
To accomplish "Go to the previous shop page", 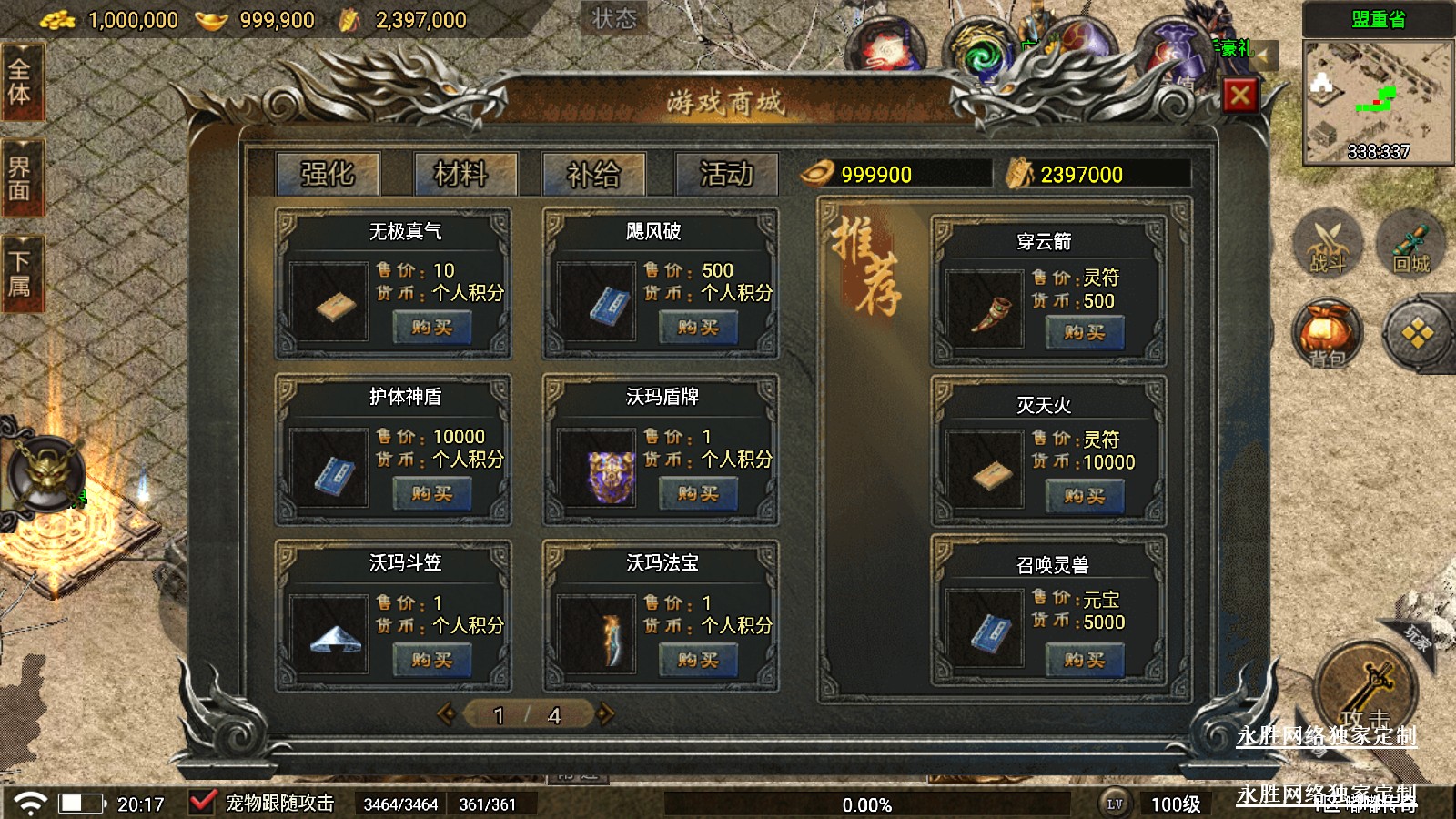I will pyautogui.click(x=446, y=715).
